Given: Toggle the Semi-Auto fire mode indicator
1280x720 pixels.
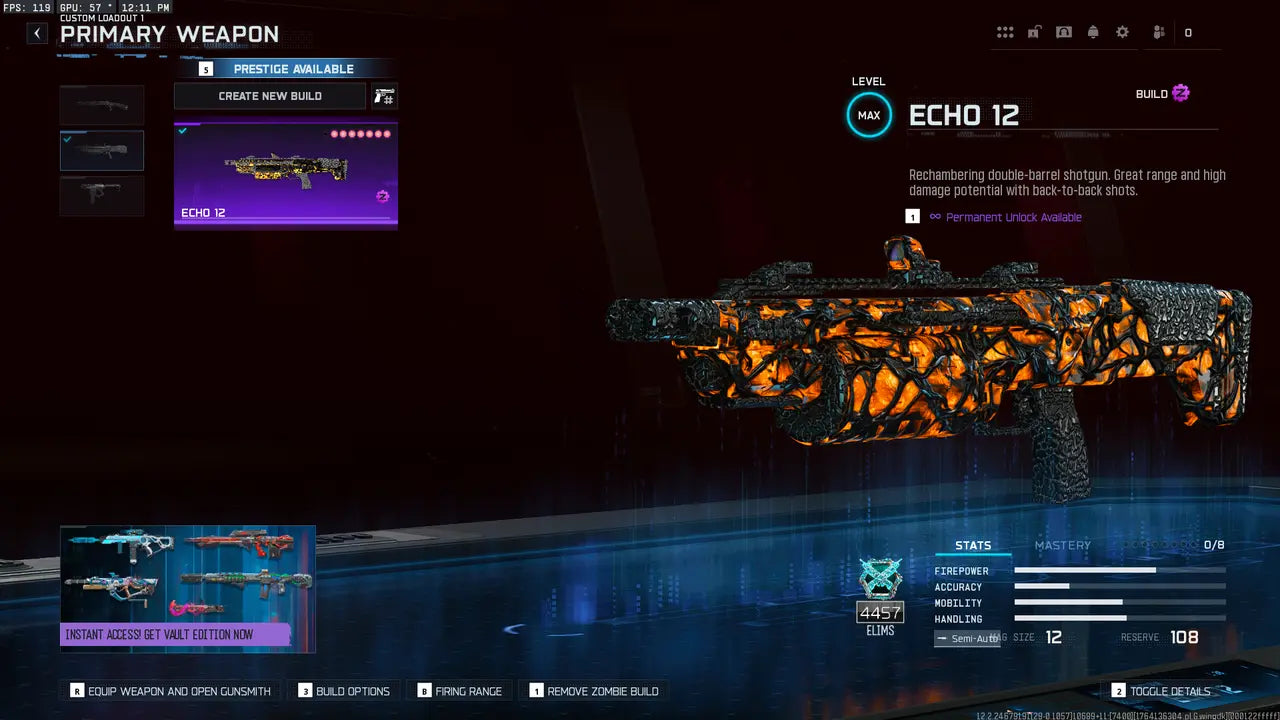Looking at the screenshot, I should point(967,637).
